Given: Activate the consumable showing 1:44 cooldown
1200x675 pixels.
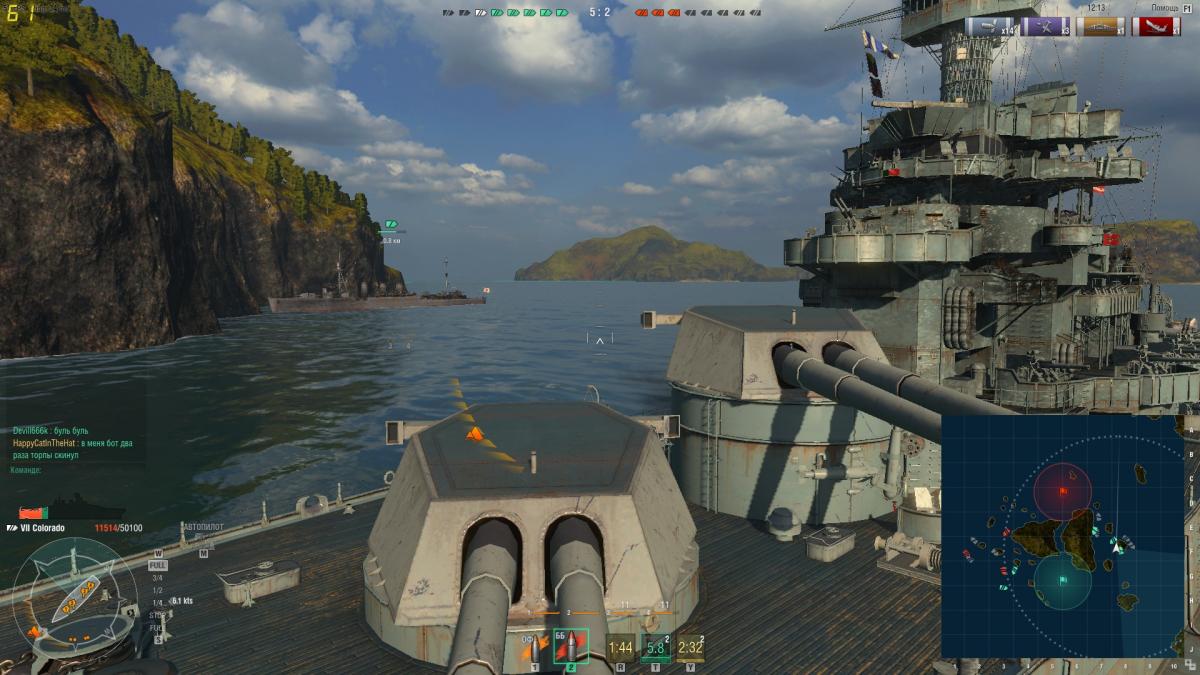Looking at the screenshot, I should [621, 647].
